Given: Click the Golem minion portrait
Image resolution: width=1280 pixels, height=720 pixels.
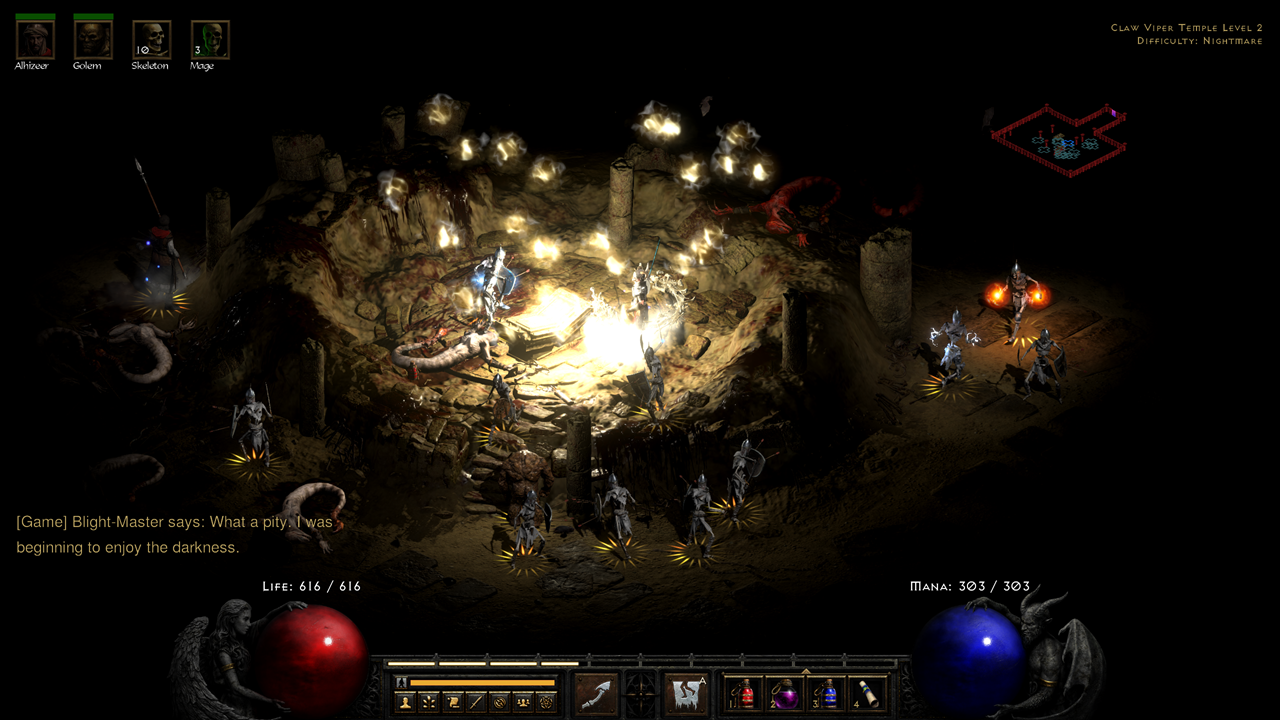Looking at the screenshot, I should [92, 40].
